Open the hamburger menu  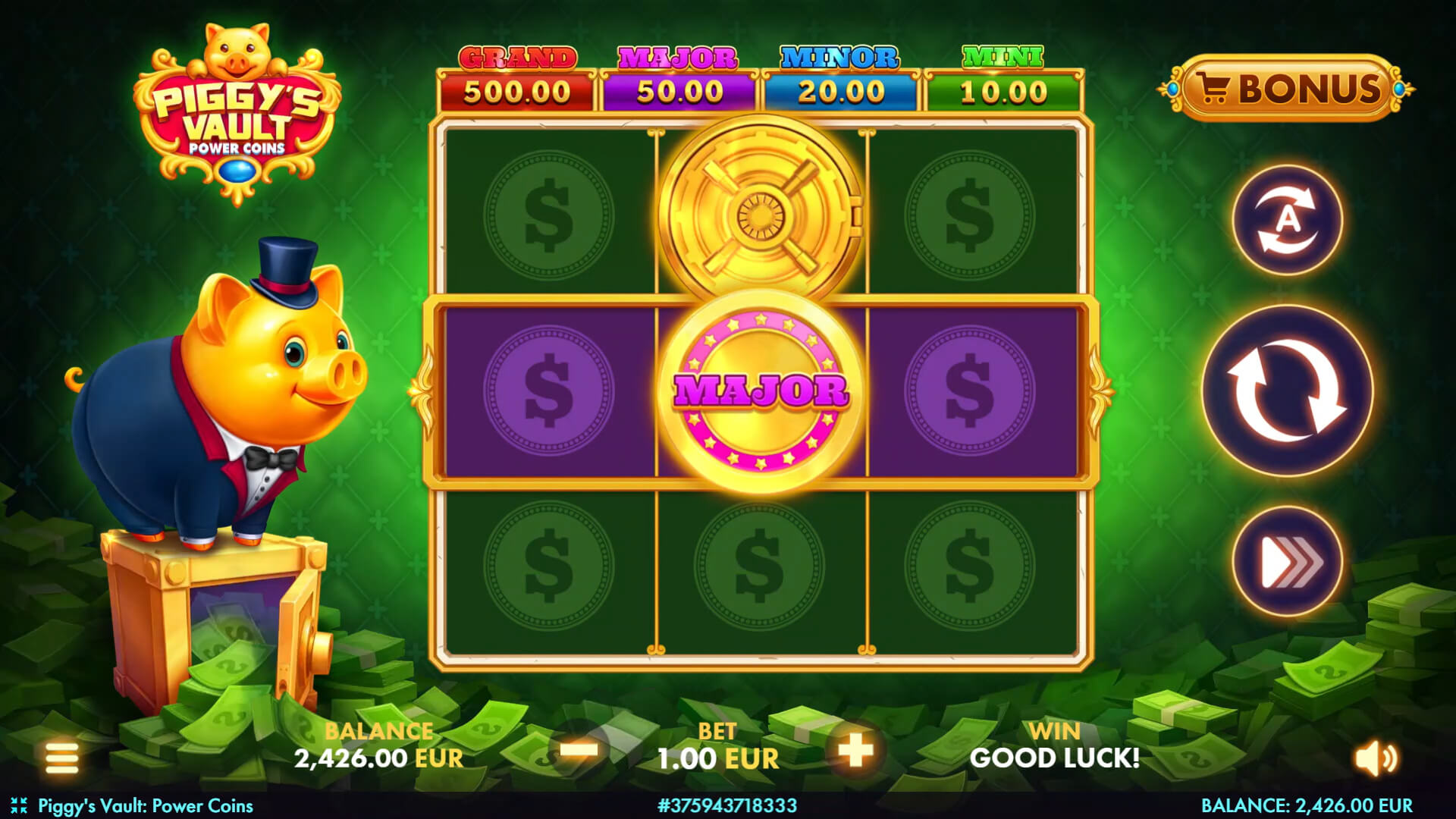[x=61, y=757]
